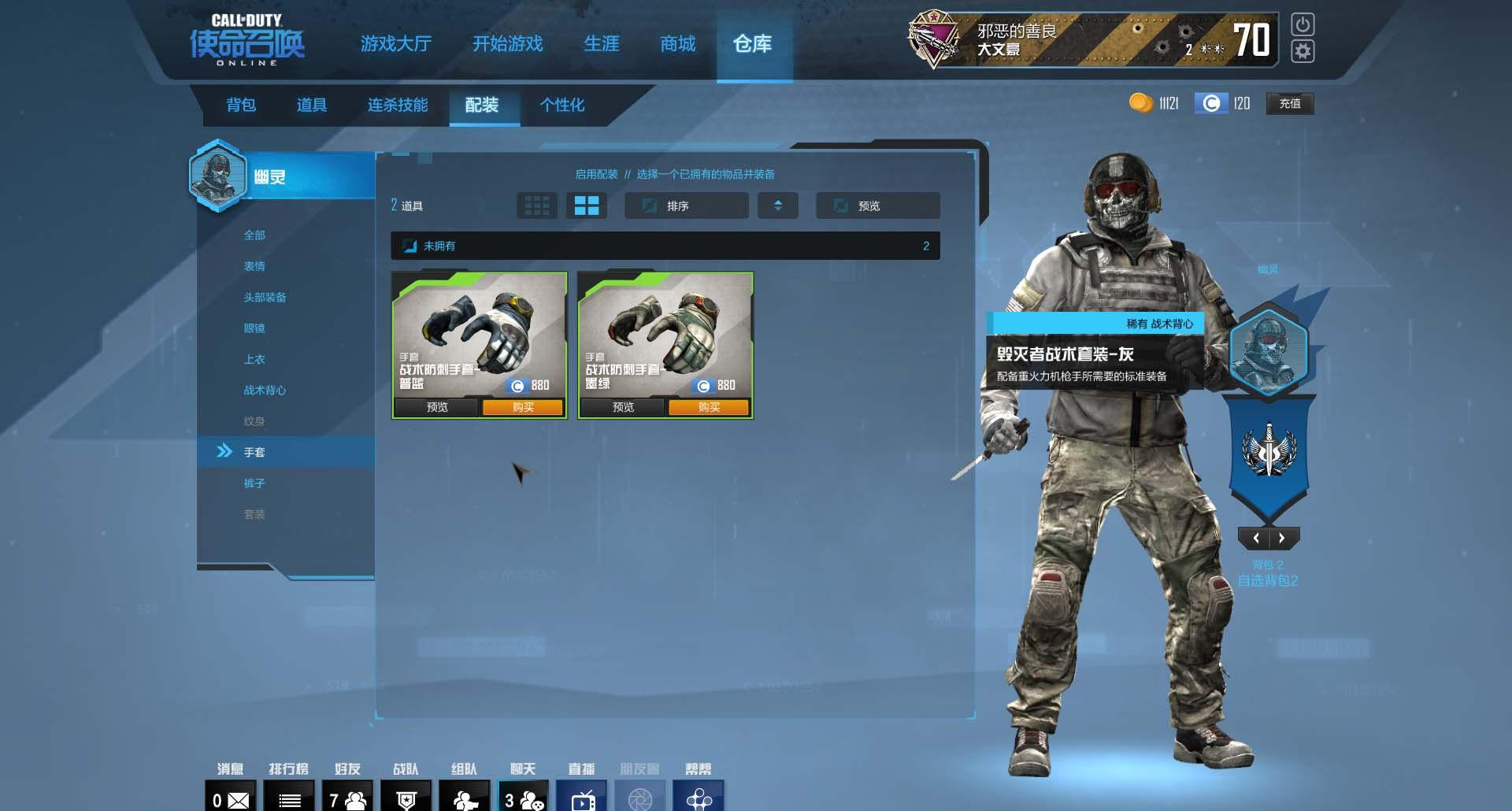Screen dimensions: 1512x811
Task: Click the power quit icon
Action: [1303, 24]
